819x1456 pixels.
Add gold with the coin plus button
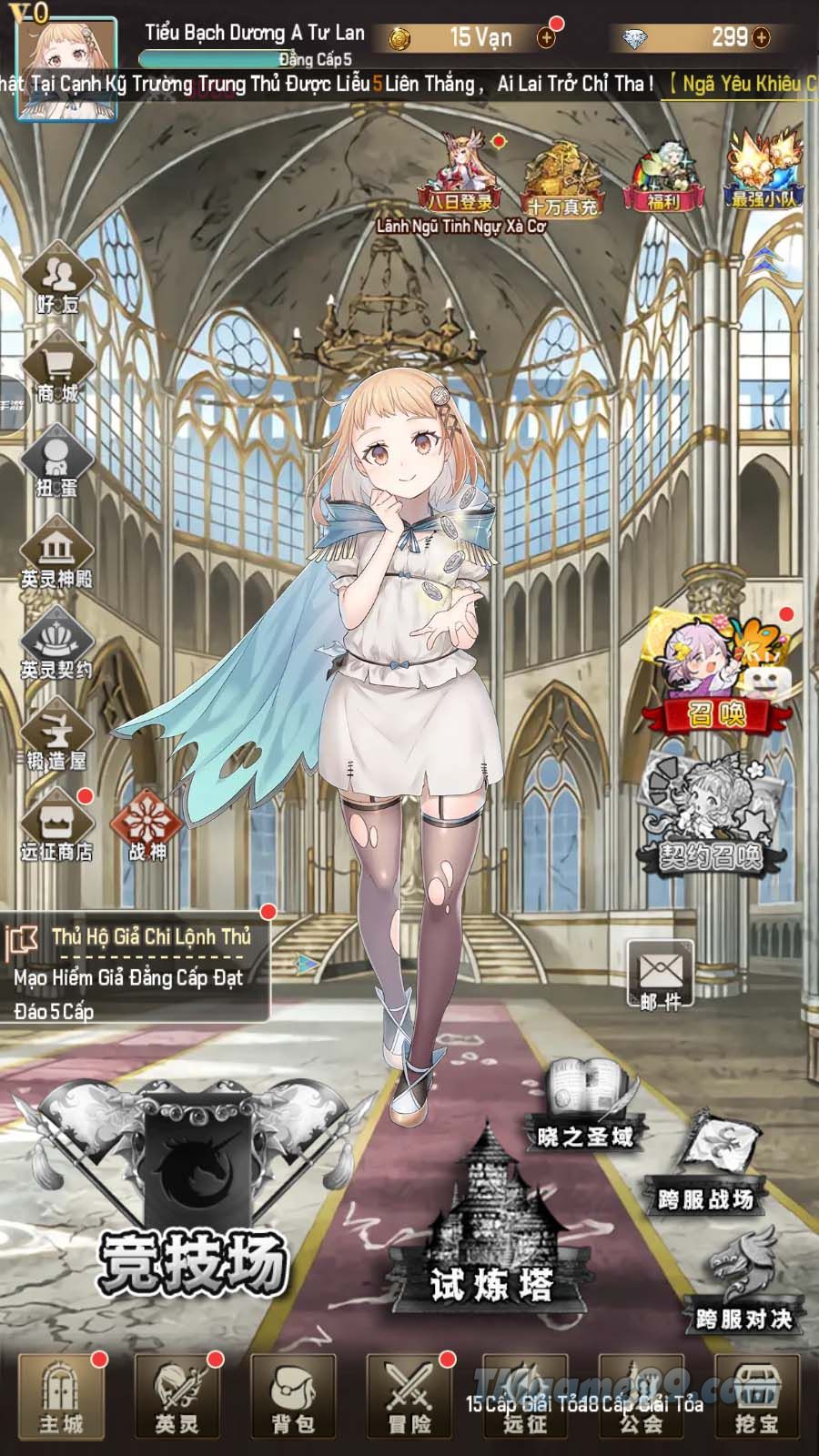(546, 38)
